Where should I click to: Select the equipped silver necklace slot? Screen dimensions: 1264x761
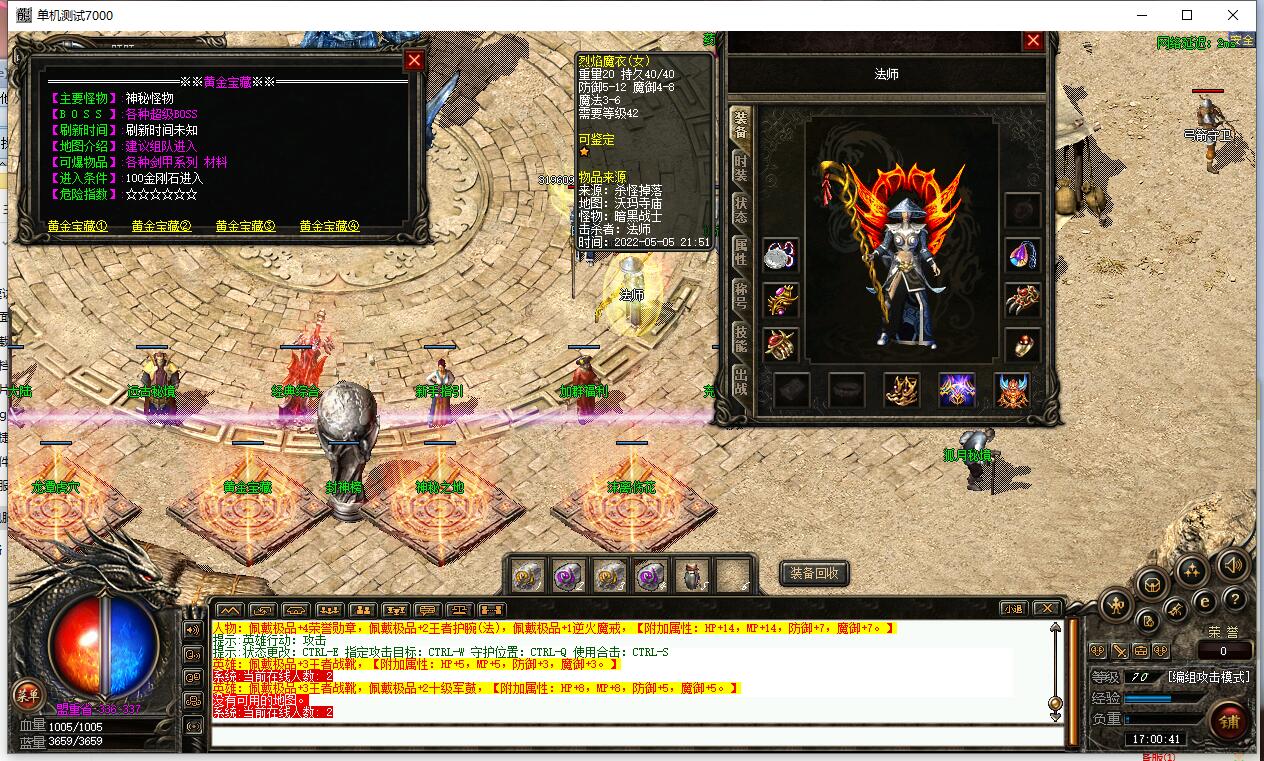780,256
